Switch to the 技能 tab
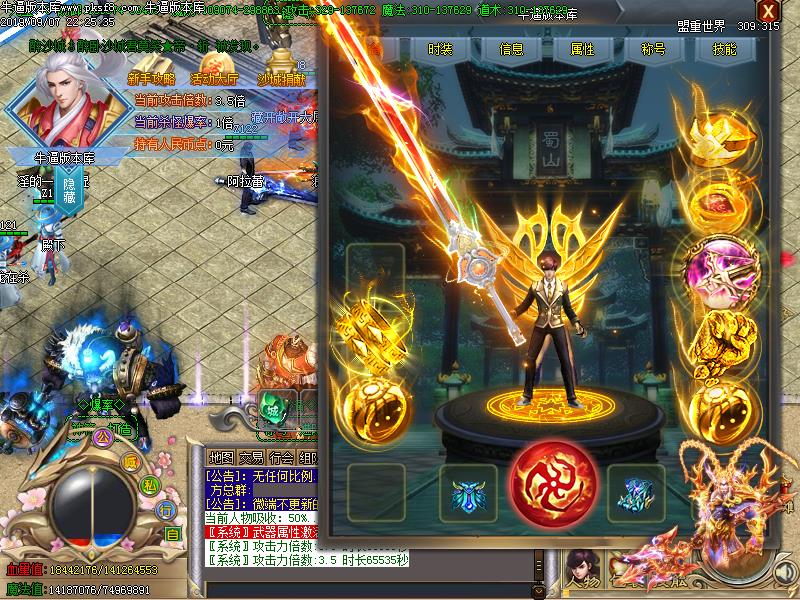This screenshot has height=600, width=800. (725, 49)
